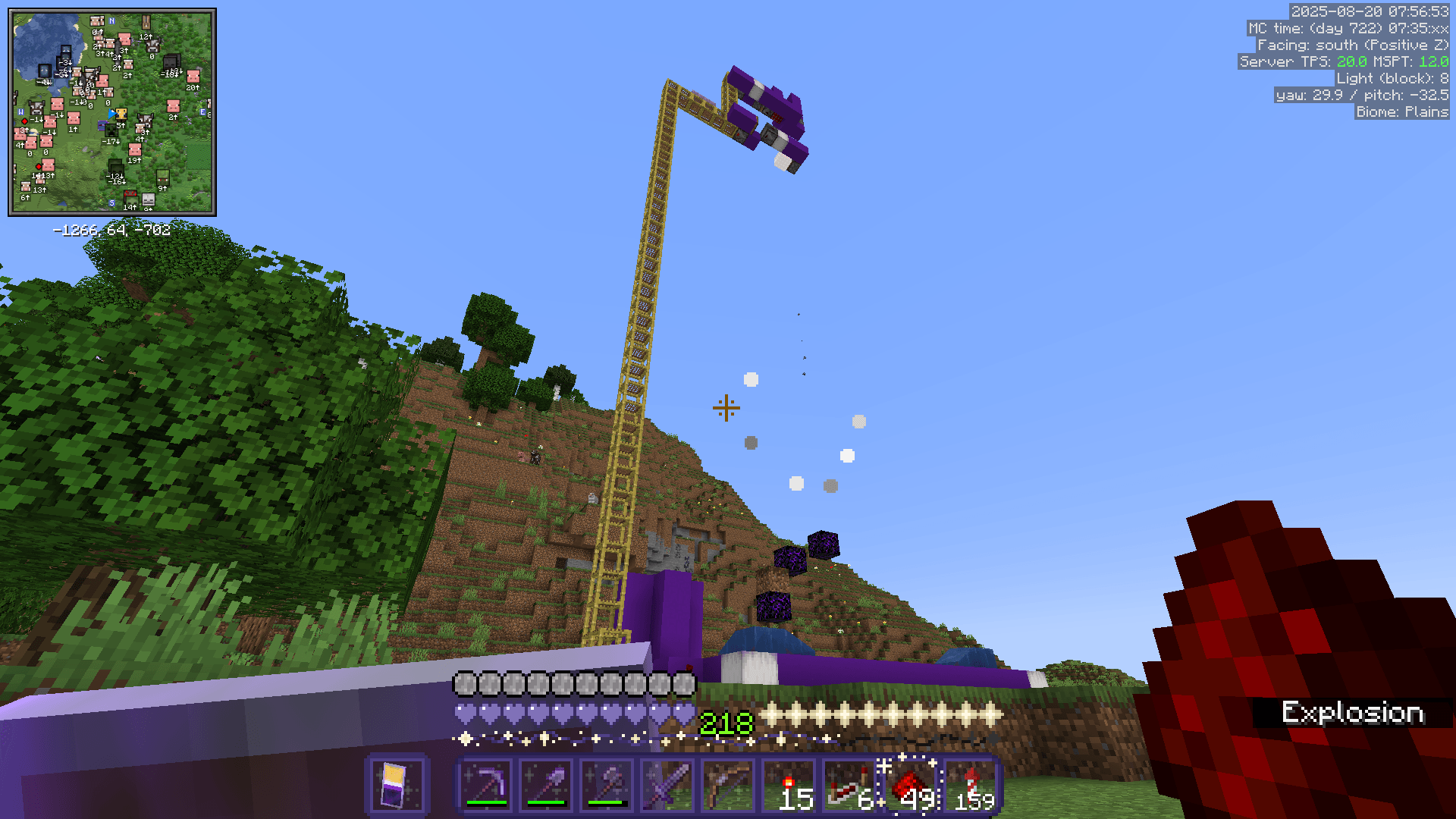Select the bow in the hotbar
Image resolution: width=1456 pixels, height=819 pixels.
[x=728, y=785]
